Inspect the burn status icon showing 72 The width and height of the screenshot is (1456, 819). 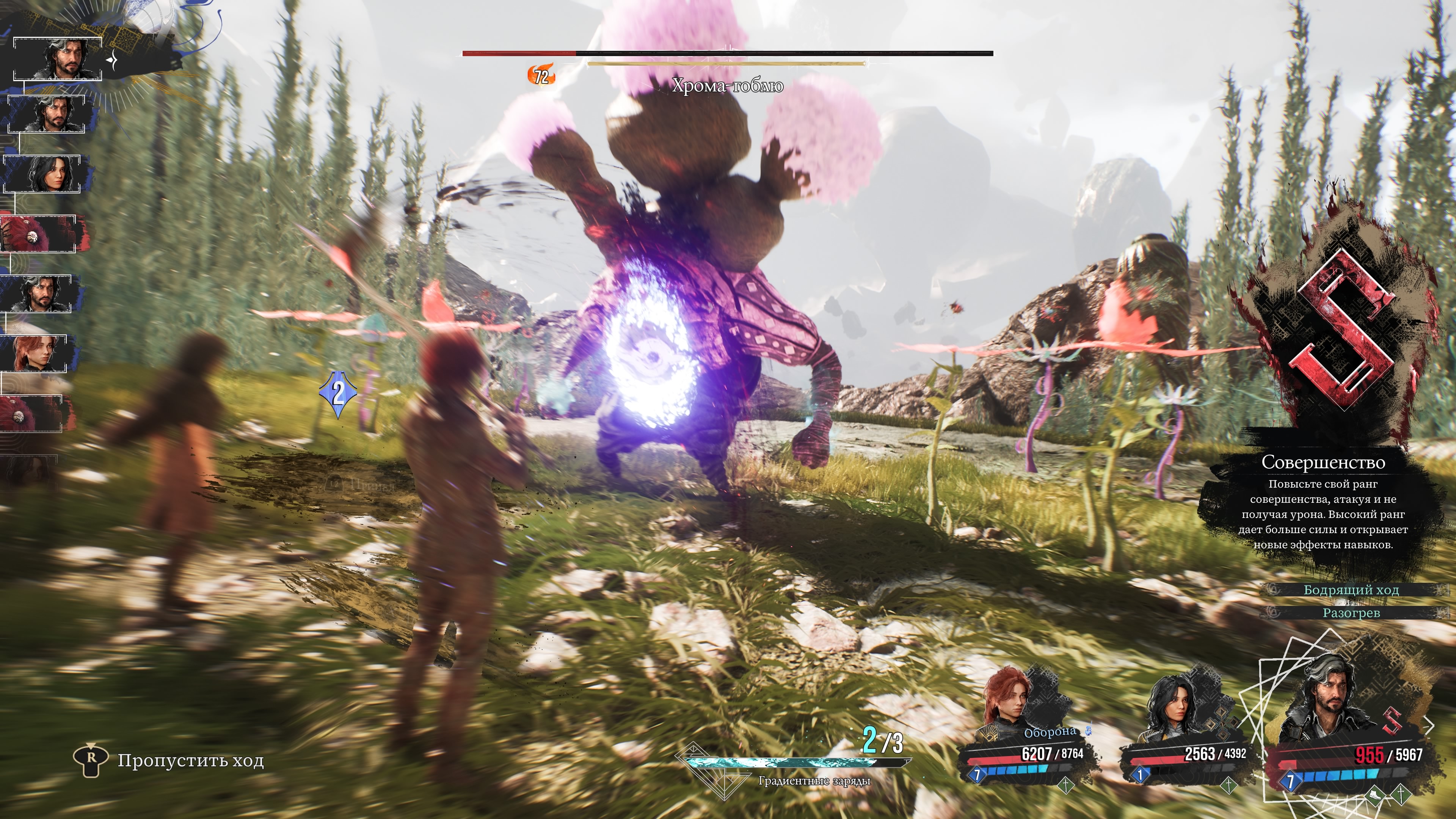coord(540,76)
